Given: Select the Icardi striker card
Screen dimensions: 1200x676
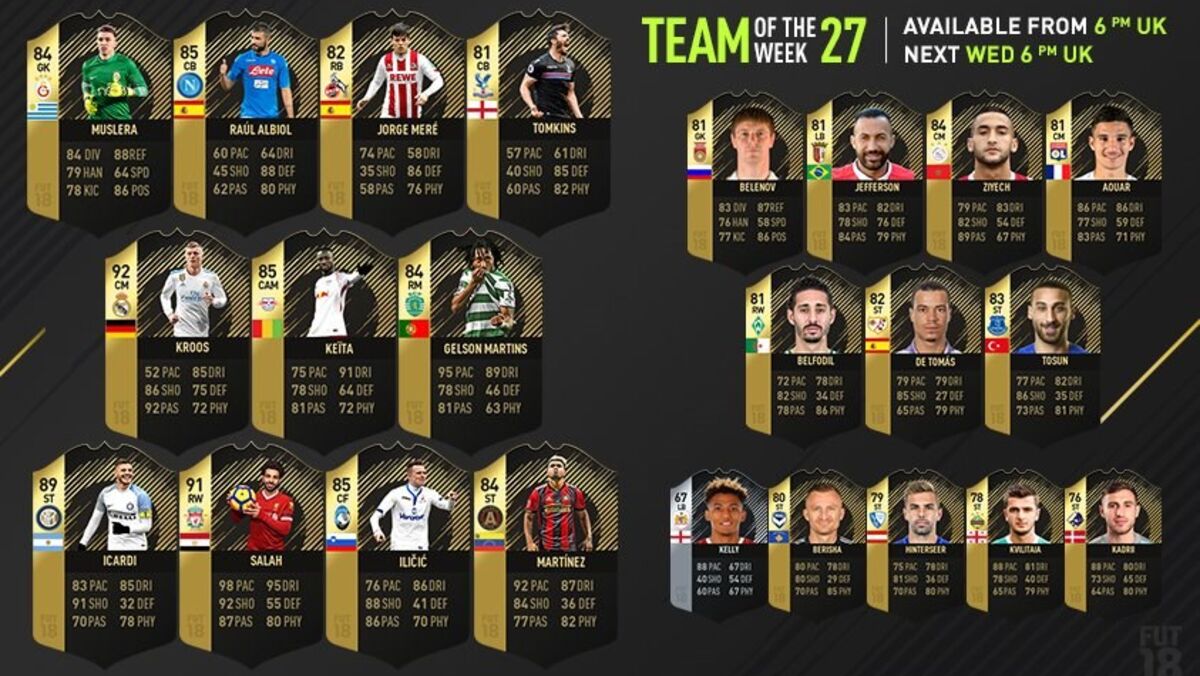Looking at the screenshot, I should pos(105,550).
